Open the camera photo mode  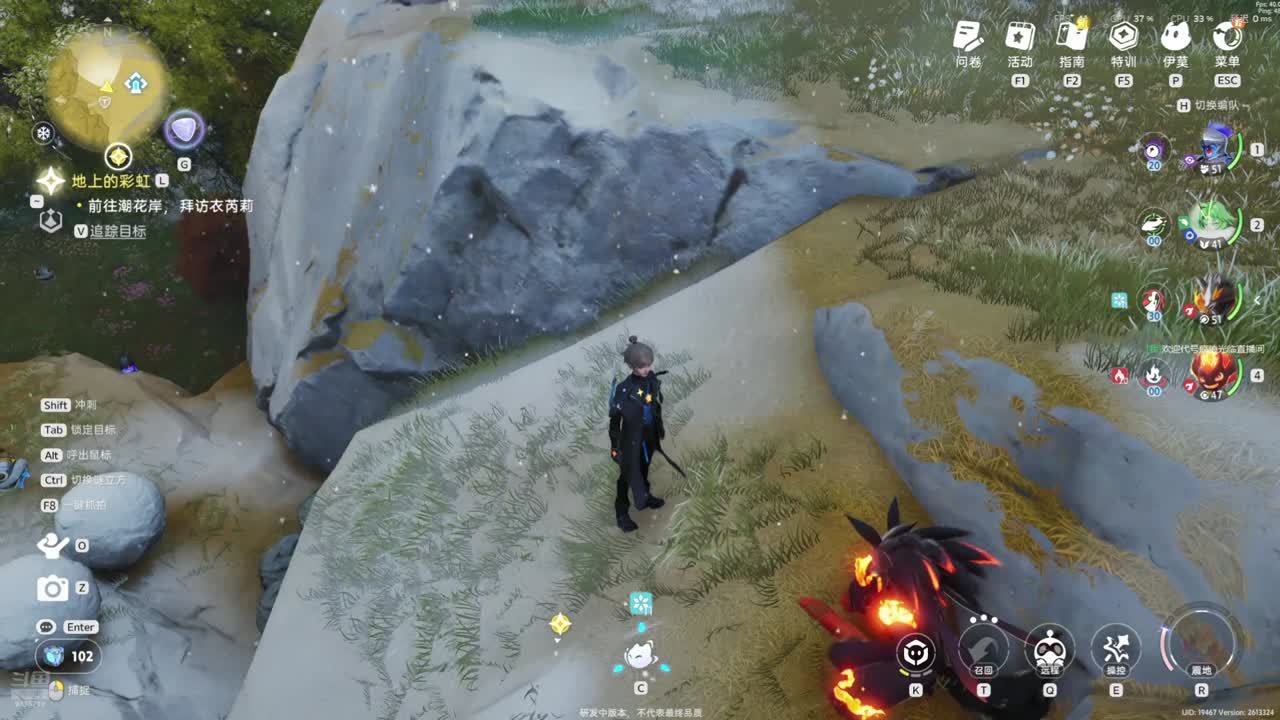pos(52,589)
